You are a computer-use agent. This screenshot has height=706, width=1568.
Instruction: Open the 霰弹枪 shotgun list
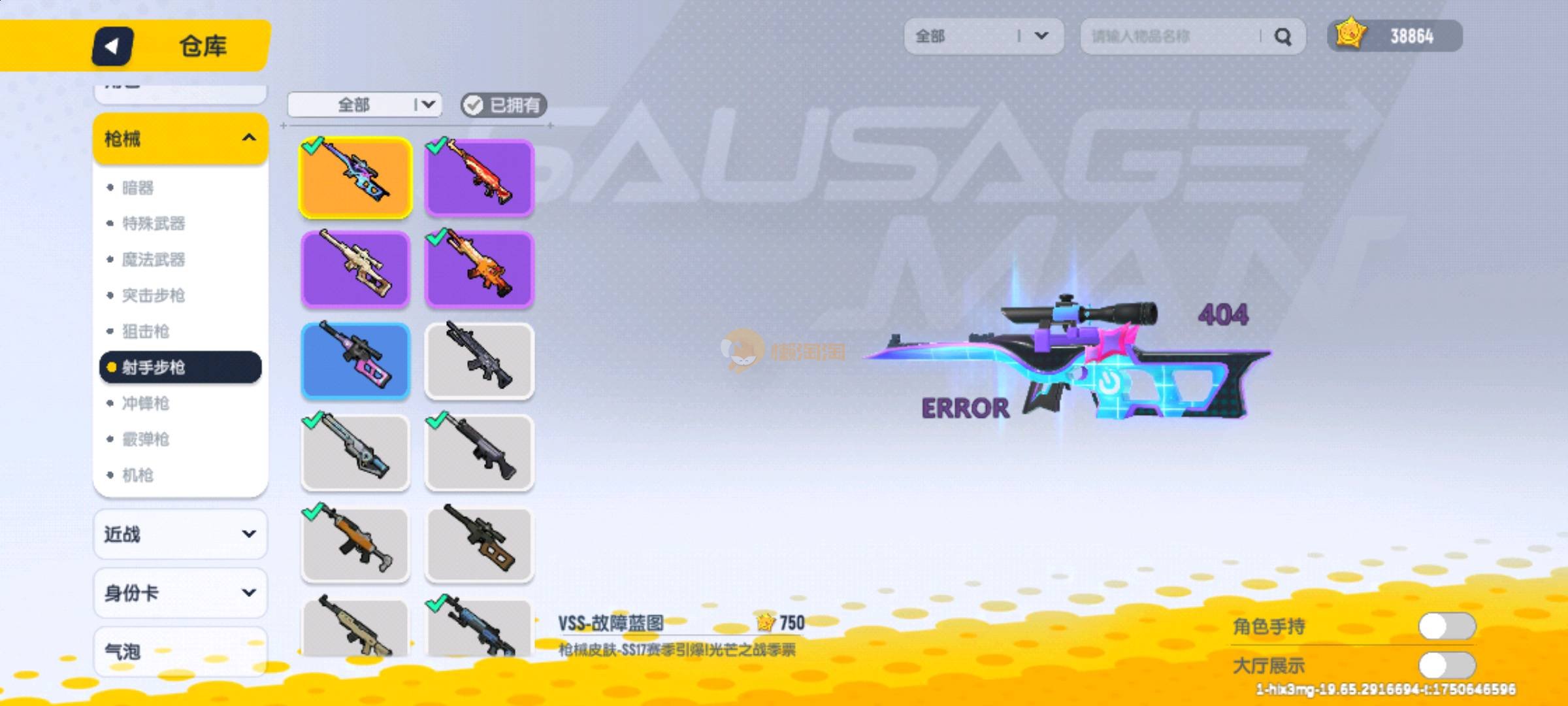(146, 439)
